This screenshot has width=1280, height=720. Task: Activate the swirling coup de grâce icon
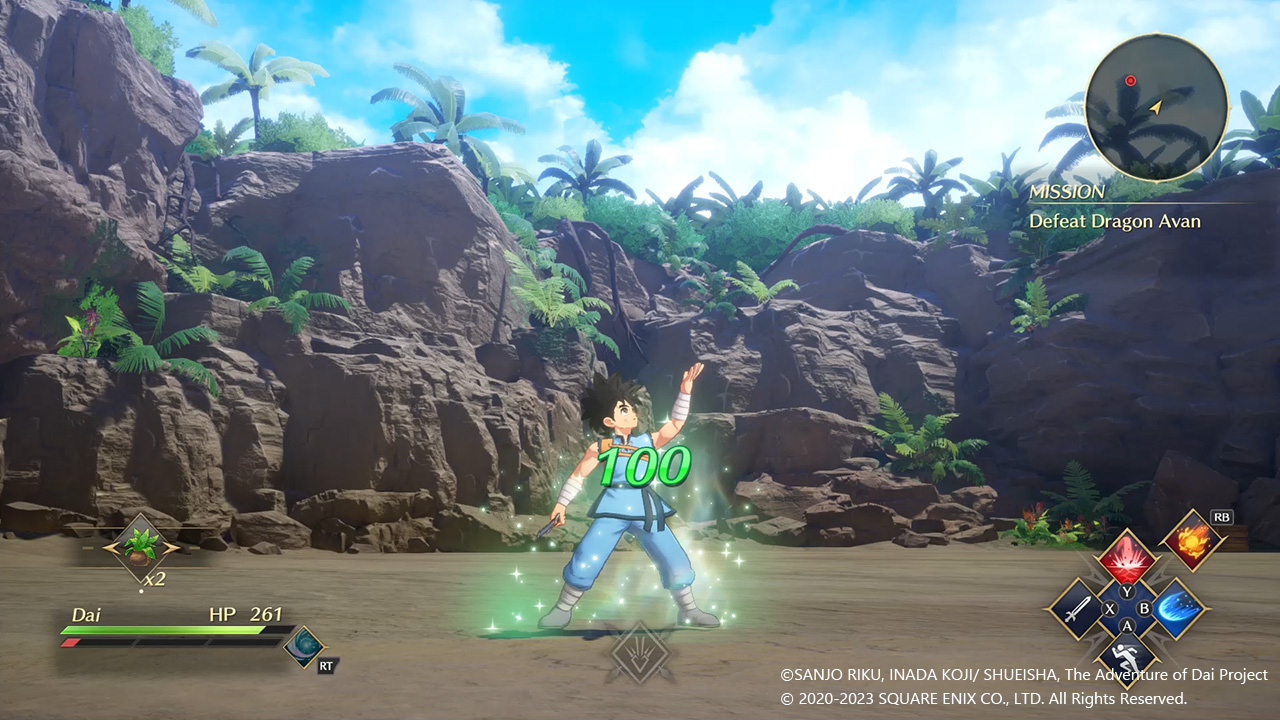(302, 645)
